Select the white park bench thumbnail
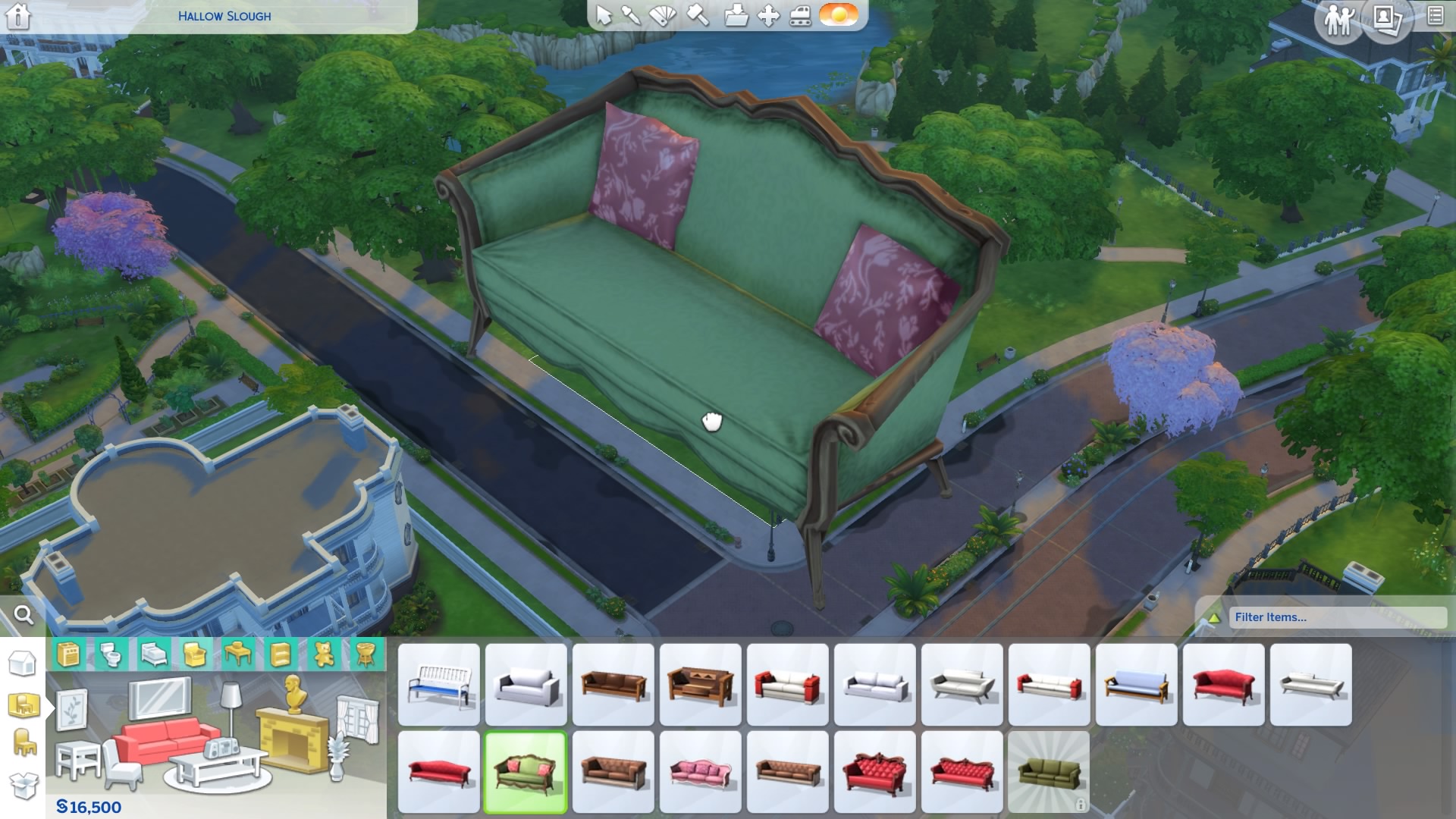 [x=439, y=685]
